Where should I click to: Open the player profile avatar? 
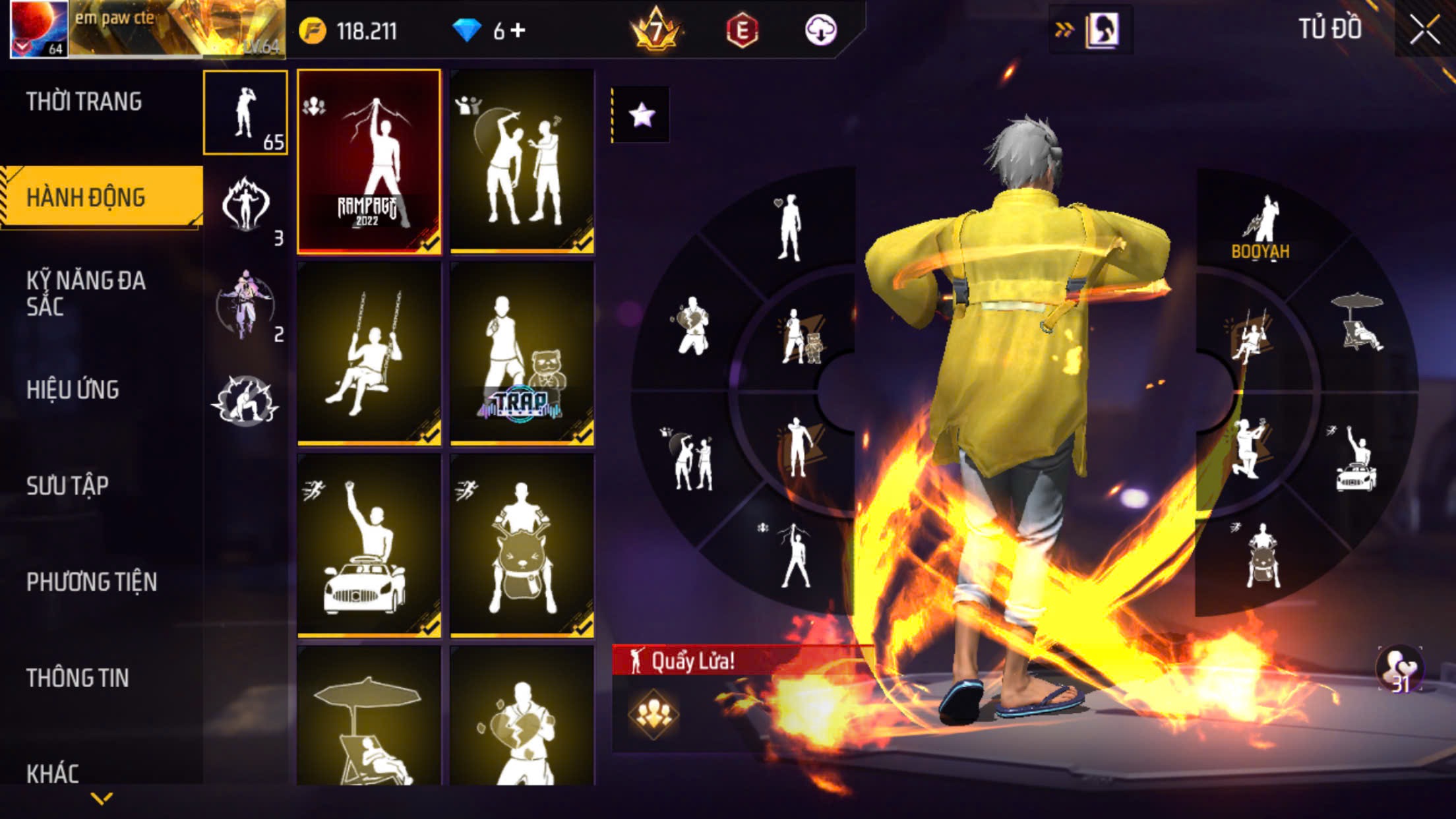40,30
